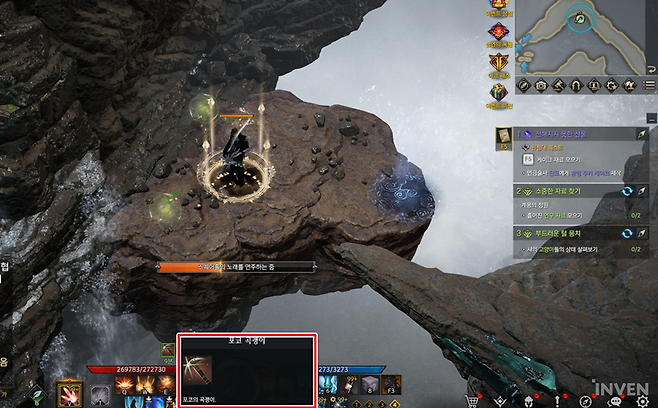Viewport: 658px width, 408px height.
Task: Open the gear settings menu
Action: coord(642,401)
